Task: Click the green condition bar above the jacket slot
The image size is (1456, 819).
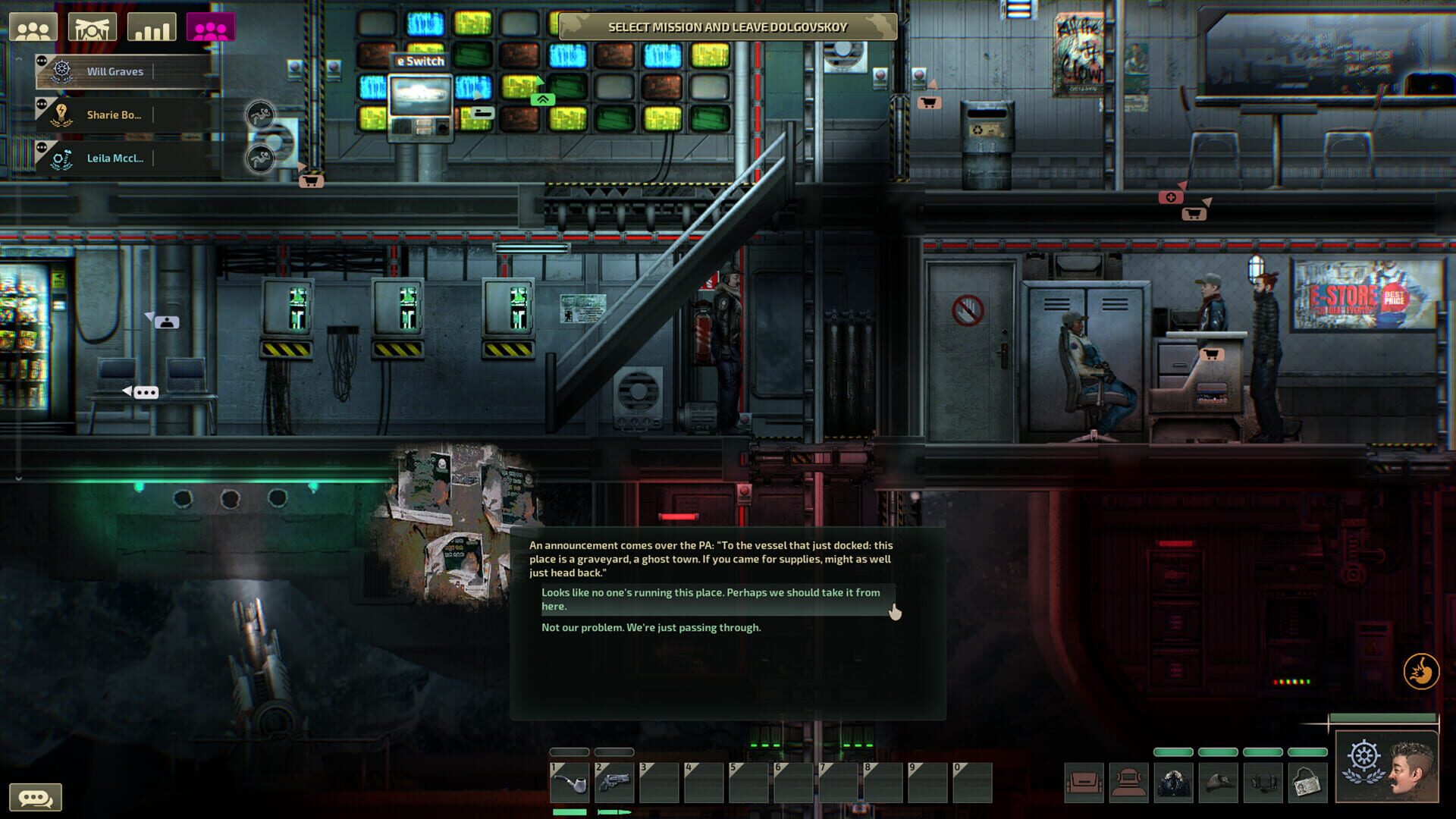Action: (x=1173, y=752)
